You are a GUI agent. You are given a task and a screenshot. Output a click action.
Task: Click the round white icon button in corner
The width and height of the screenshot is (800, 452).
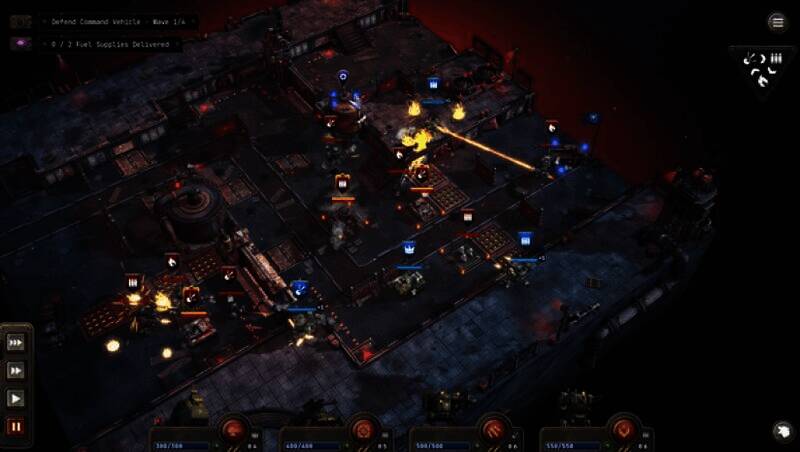782,431
